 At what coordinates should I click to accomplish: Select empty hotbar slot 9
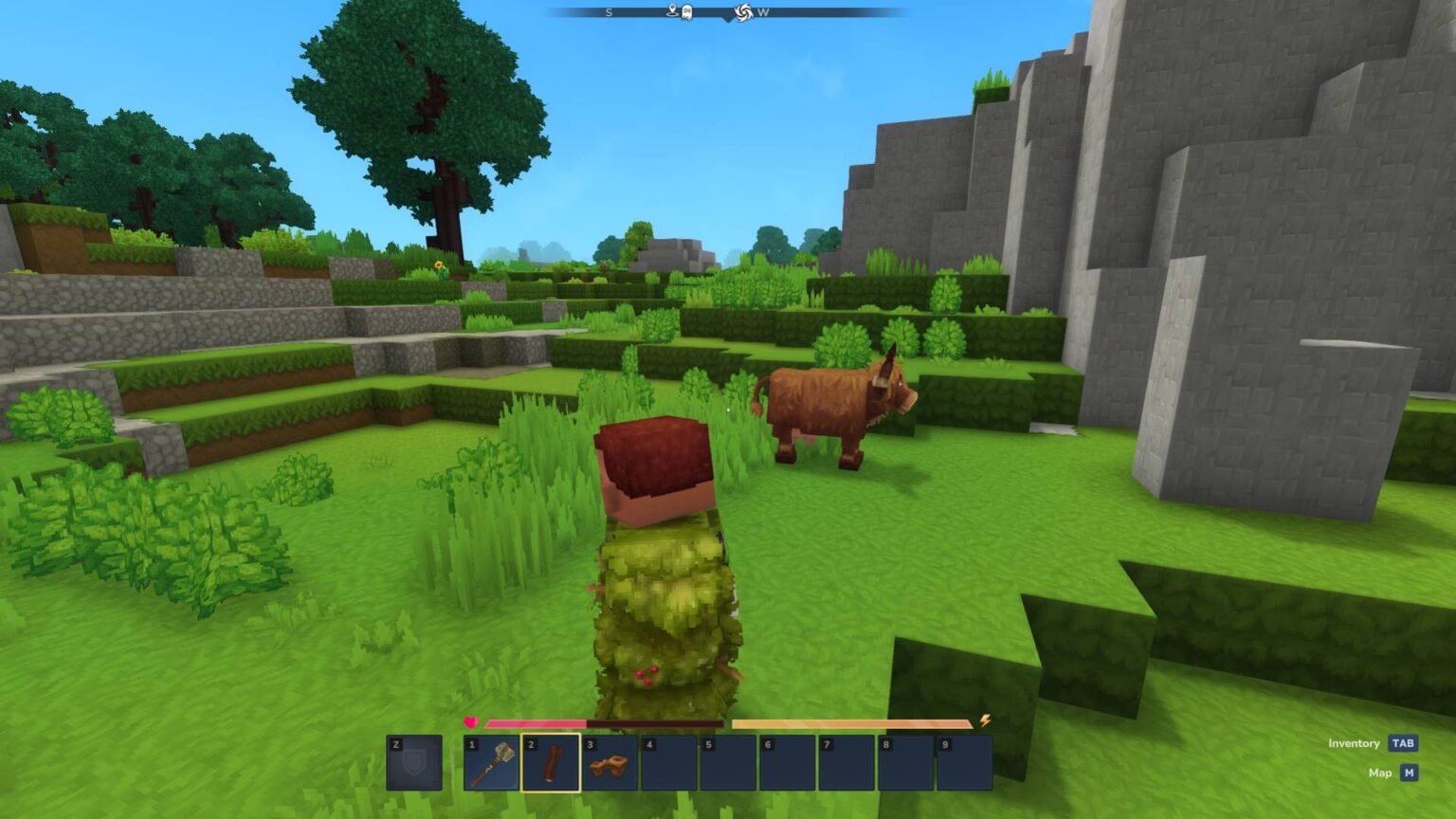(967, 760)
